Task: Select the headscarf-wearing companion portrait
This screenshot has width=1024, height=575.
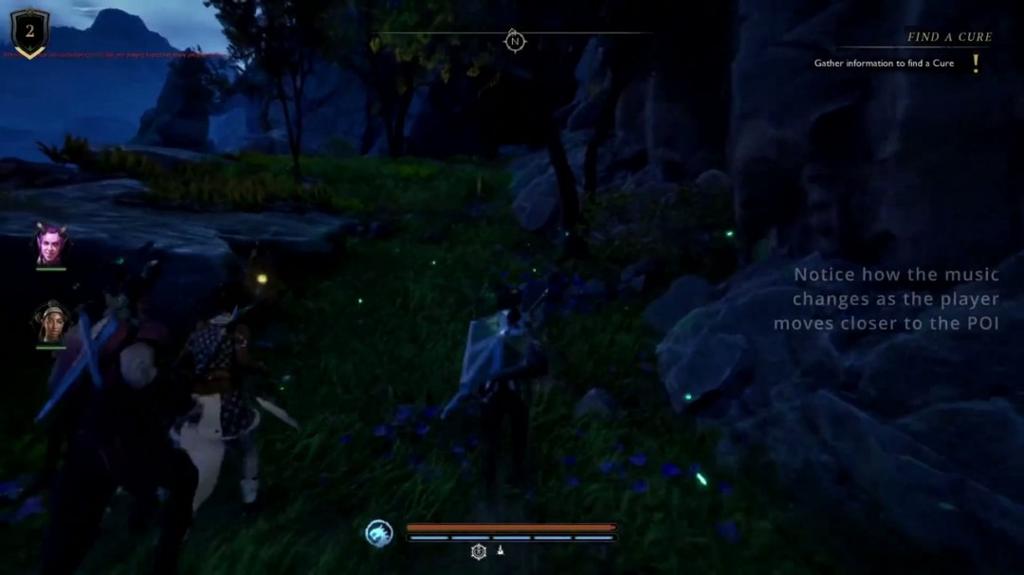Action: click(51, 322)
